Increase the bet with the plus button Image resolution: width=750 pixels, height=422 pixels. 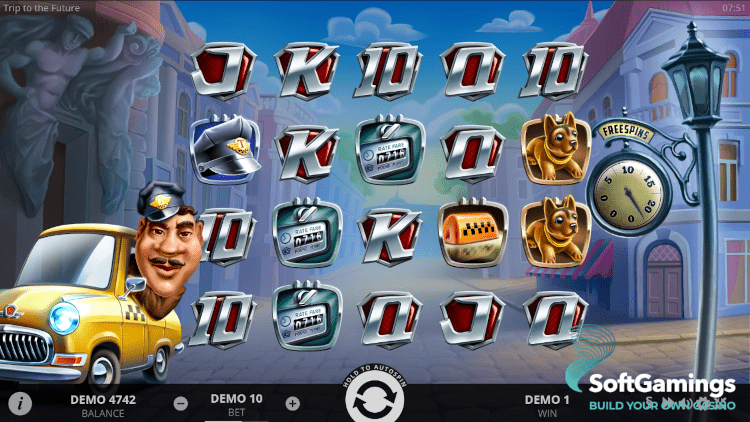[292, 404]
